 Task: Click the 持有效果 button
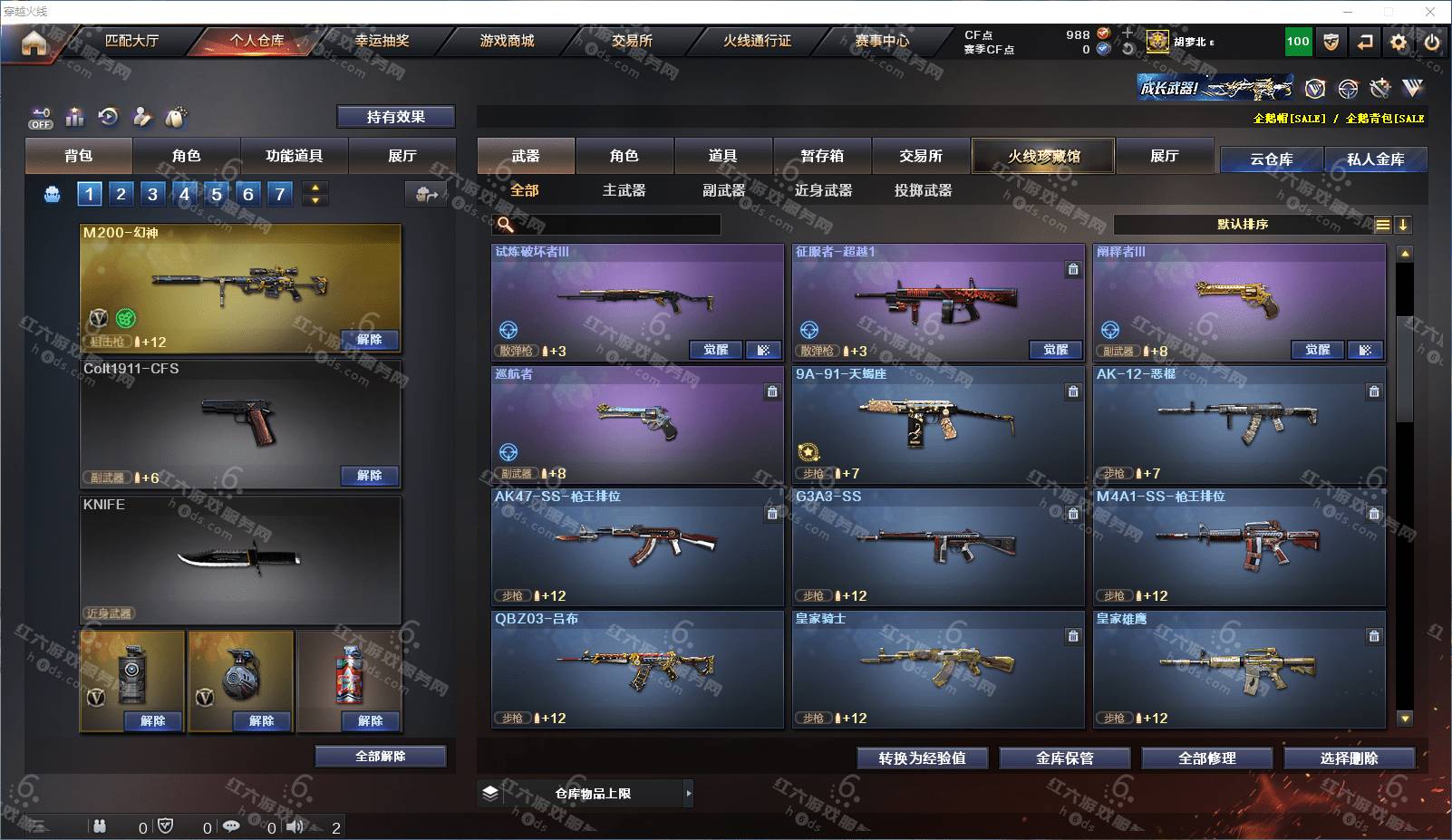point(395,117)
